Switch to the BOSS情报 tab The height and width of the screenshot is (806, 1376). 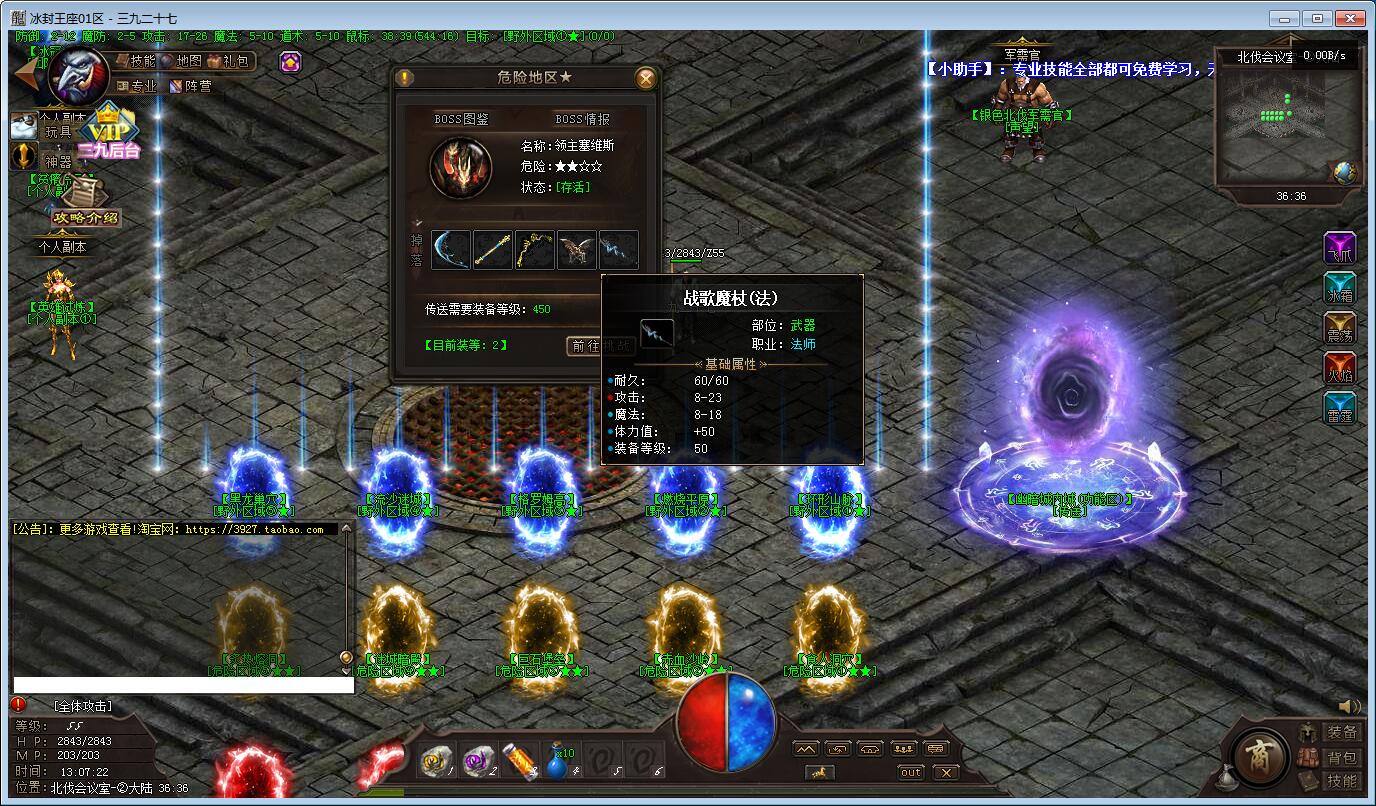pyautogui.click(x=582, y=119)
